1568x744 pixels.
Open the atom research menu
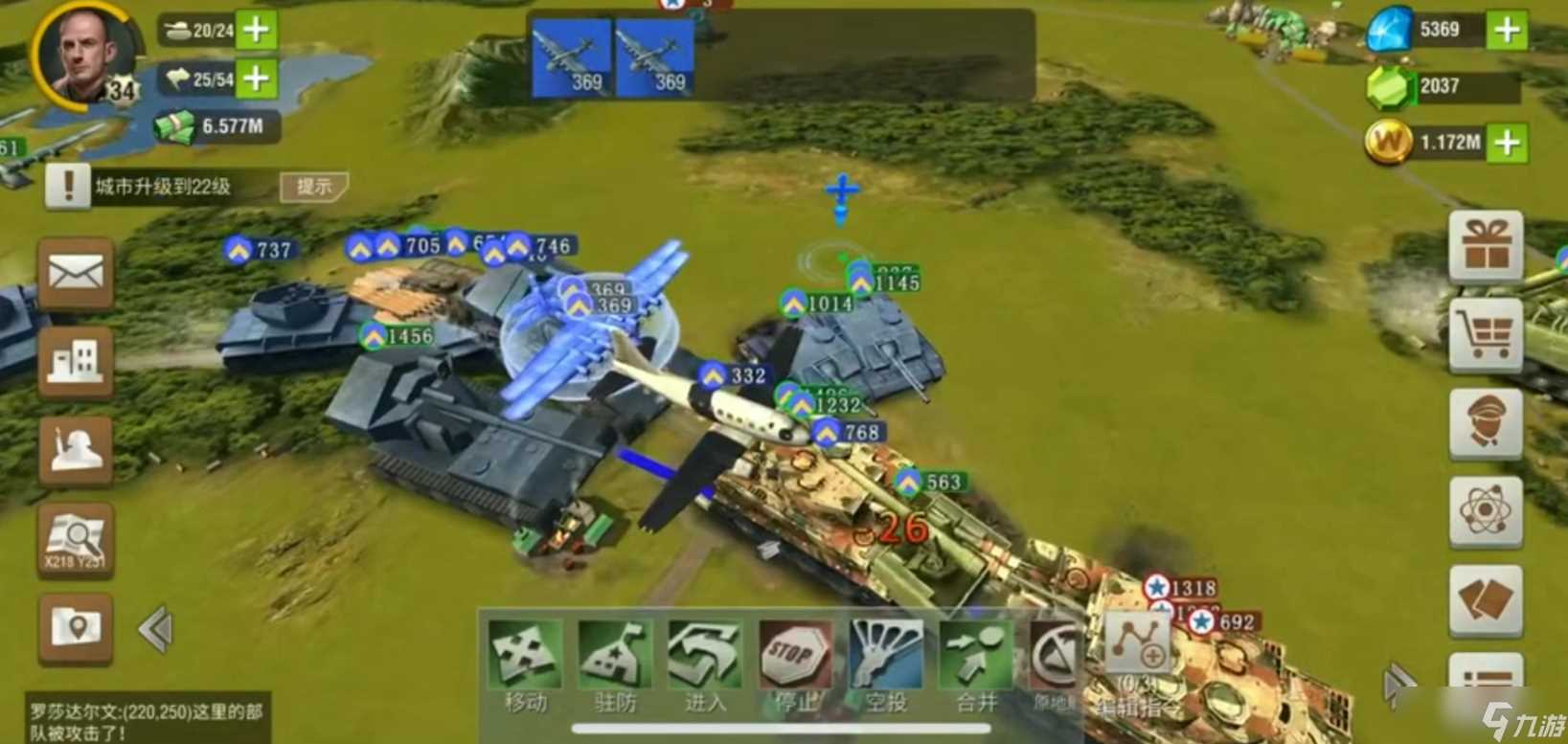[1486, 511]
